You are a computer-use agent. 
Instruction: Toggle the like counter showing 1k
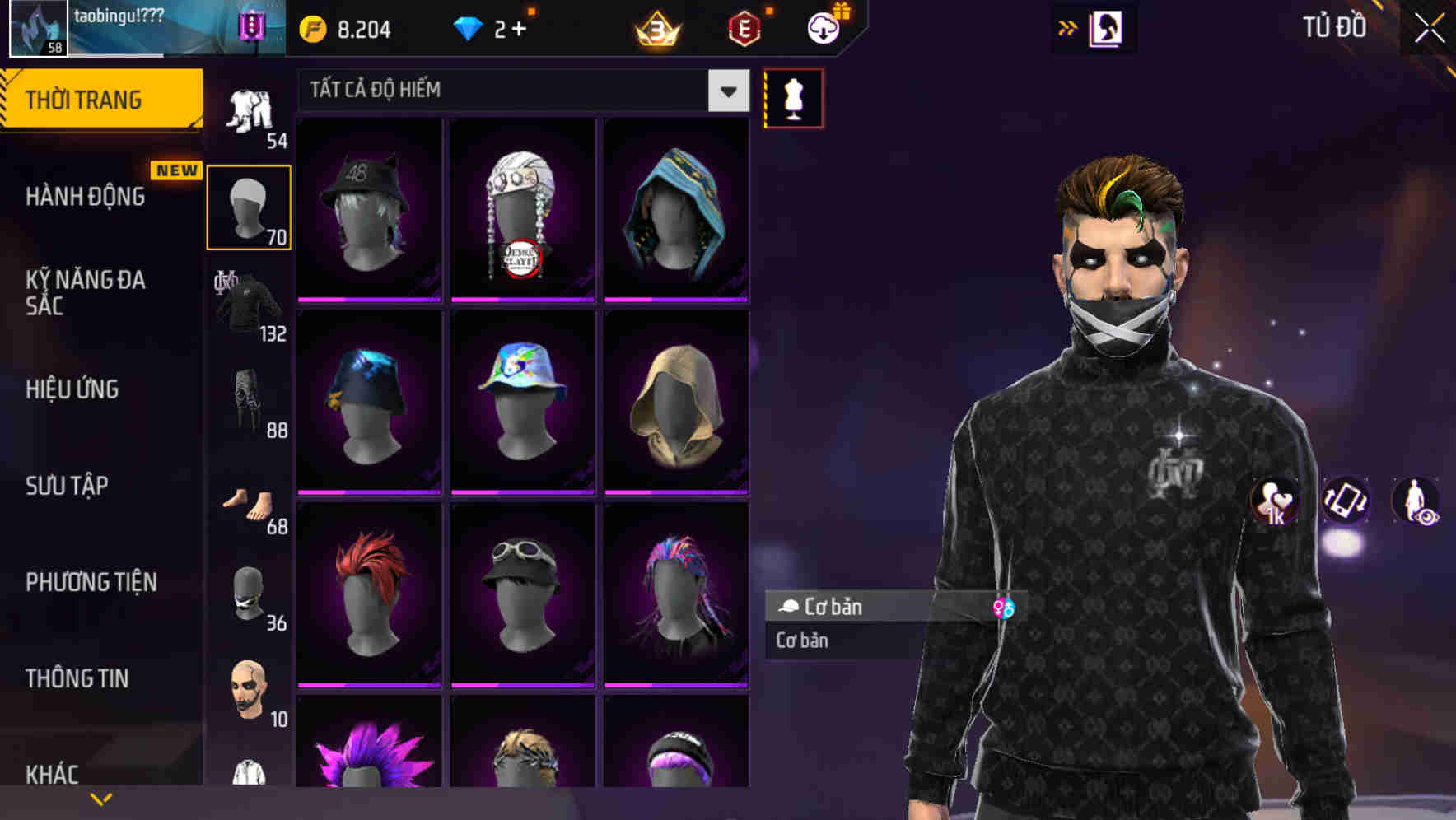tap(1274, 503)
